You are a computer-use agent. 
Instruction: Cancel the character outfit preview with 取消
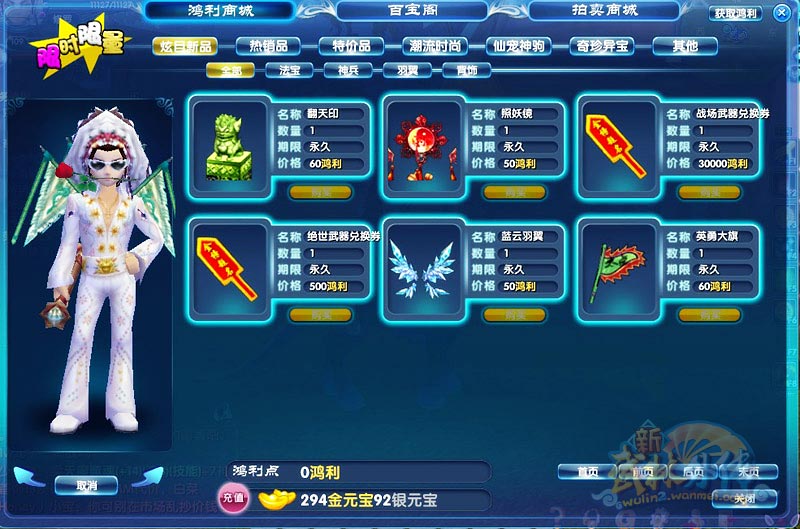click(88, 485)
